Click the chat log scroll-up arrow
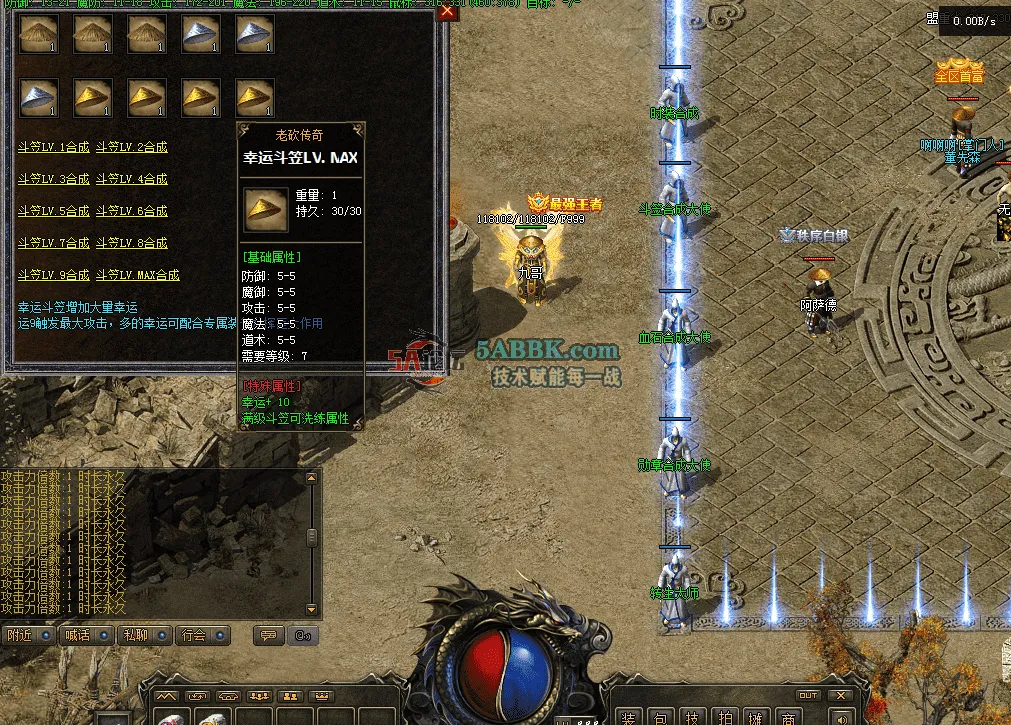Screen dimensions: 1011x725 tap(312, 478)
